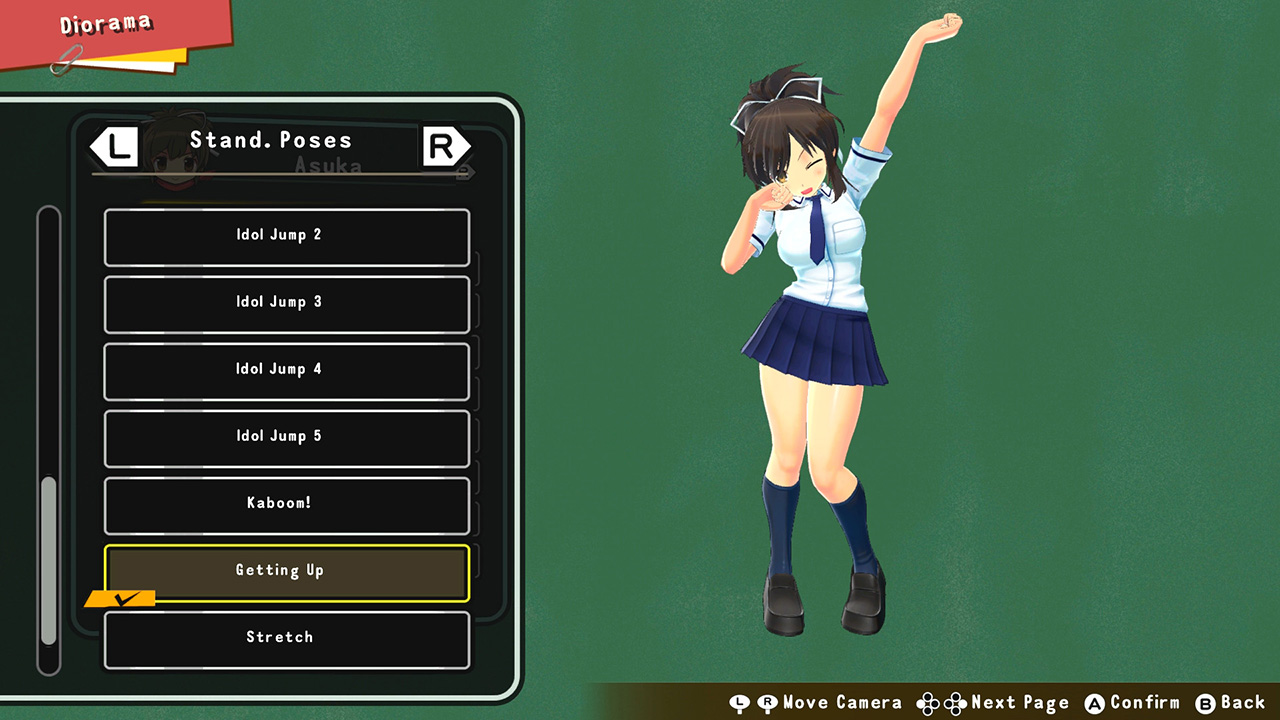Click the L arrow to view previous pose category
Screen dimensions: 1280x720
click(x=113, y=146)
